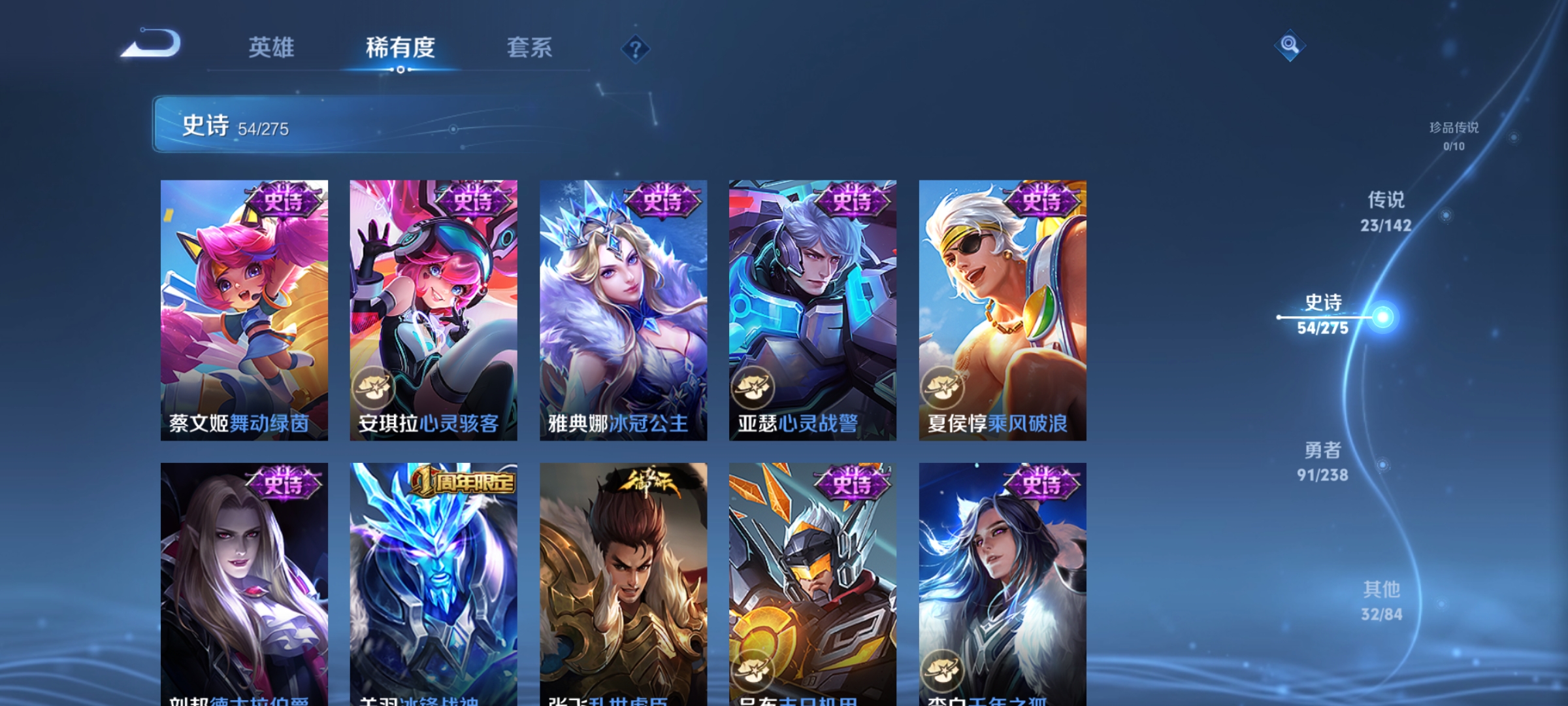Select the 稀有度 tab
The image size is (1568, 706).
point(400,48)
